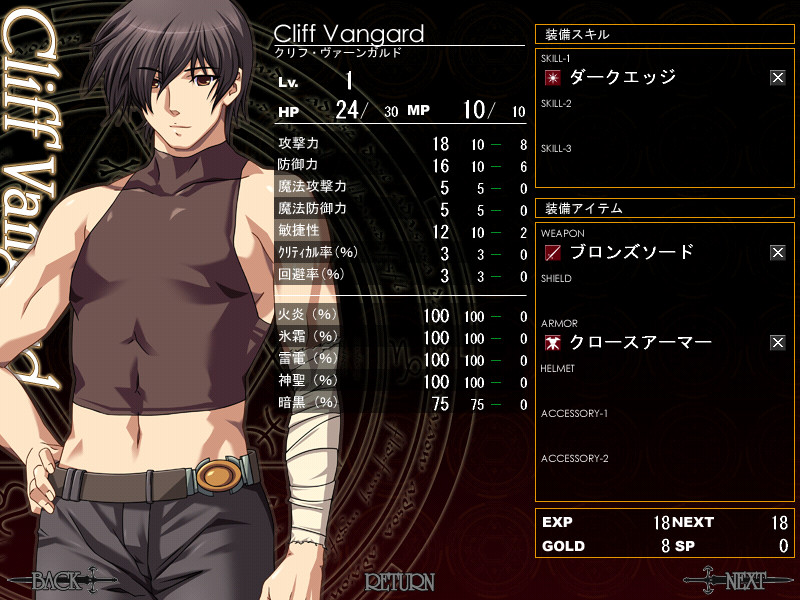Choose the empty SHIELD slot

(x=660, y=297)
